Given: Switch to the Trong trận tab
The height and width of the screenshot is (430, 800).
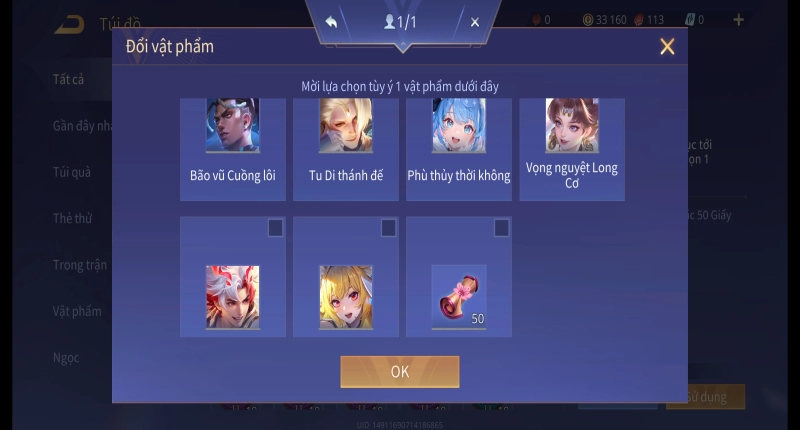Looking at the screenshot, I should [x=80, y=265].
